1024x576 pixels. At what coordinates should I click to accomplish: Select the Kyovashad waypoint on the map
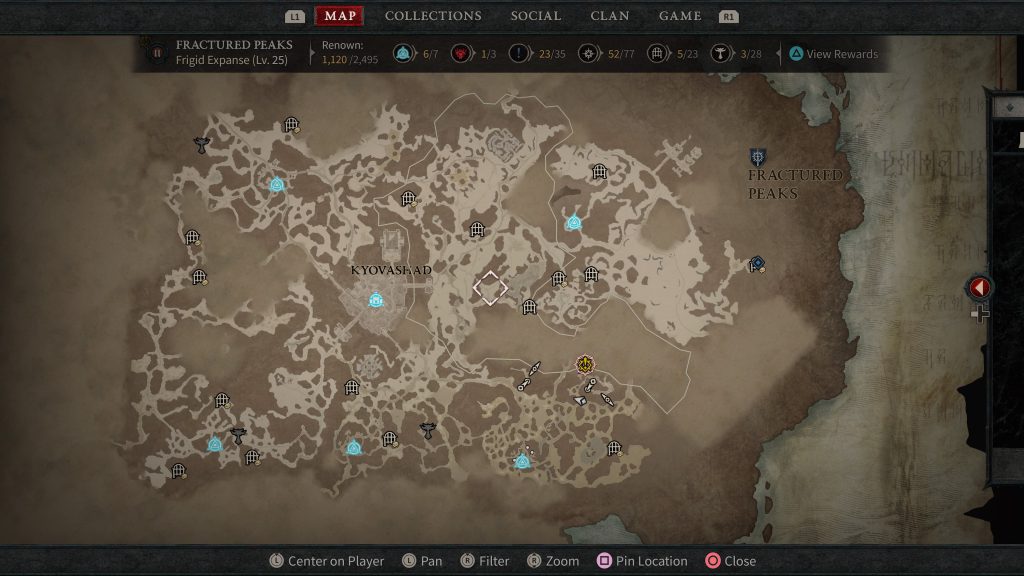pyautogui.click(x=376, y=299)
